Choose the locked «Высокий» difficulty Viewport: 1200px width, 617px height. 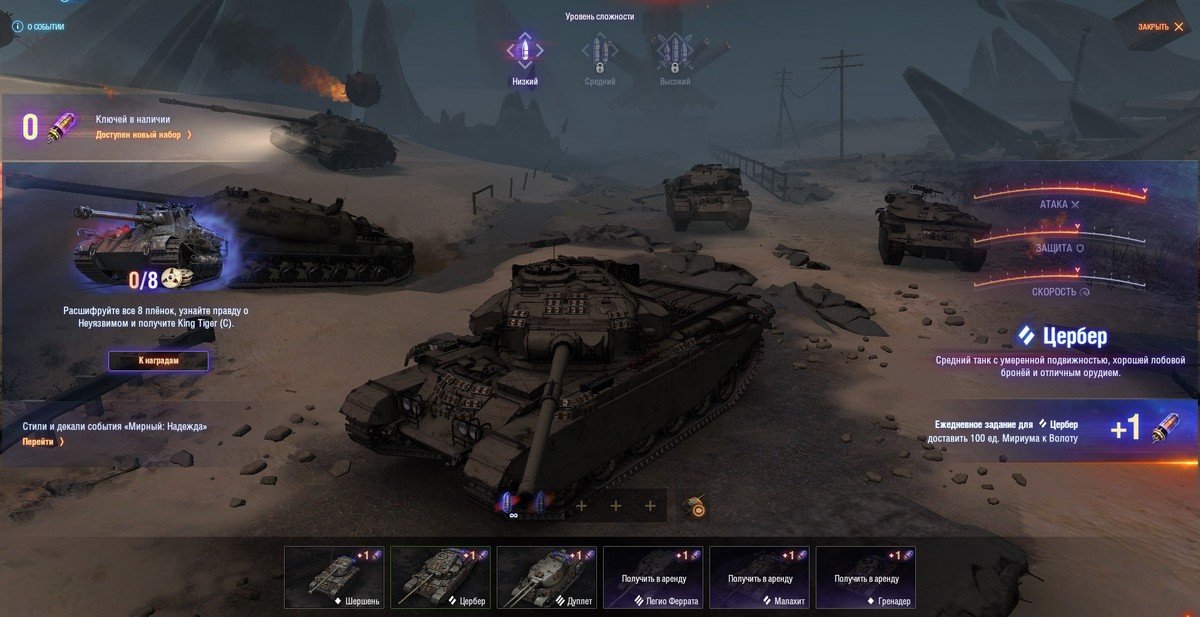click(674, 57)
